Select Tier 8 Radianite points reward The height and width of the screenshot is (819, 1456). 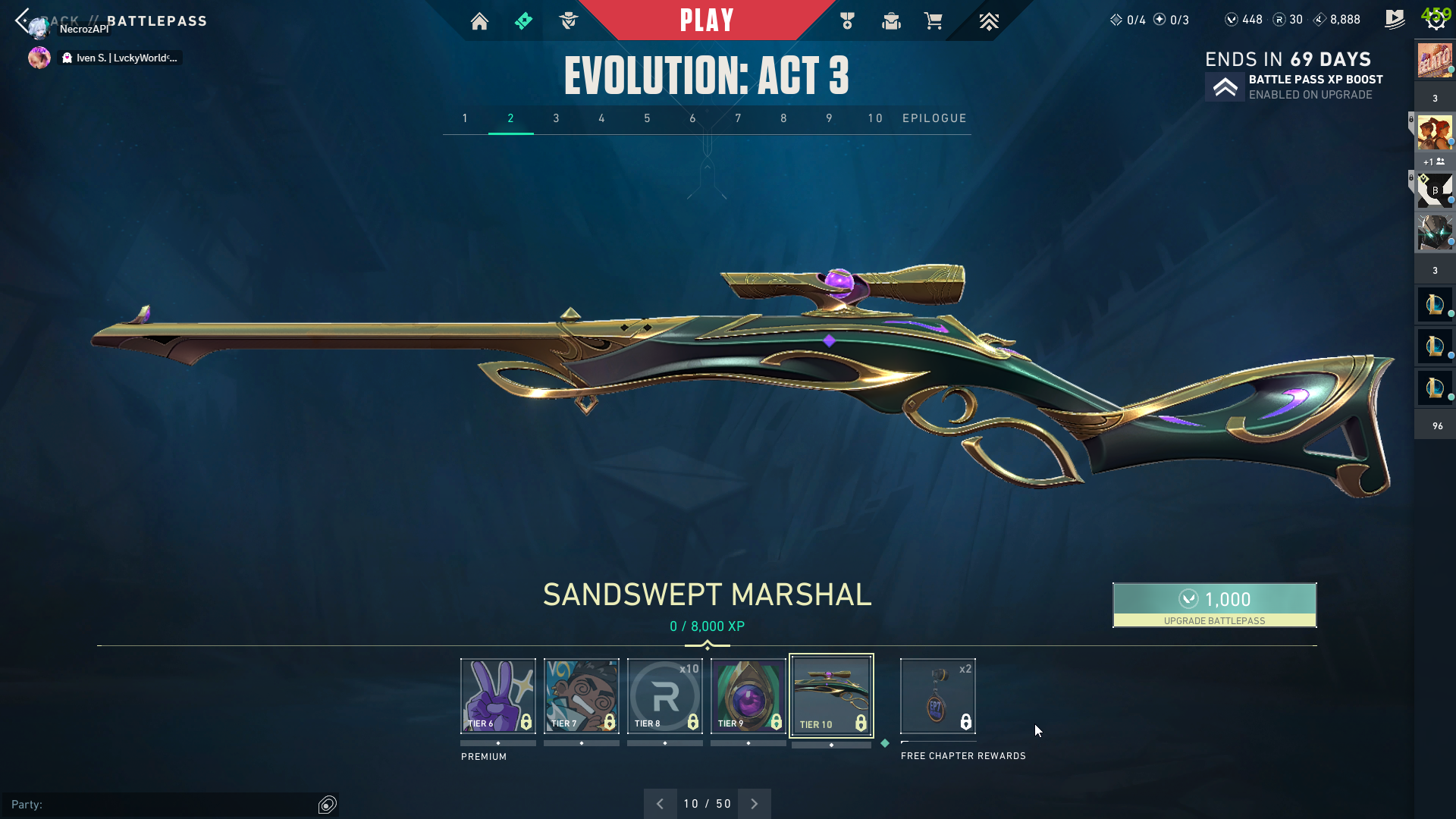(664, 695)
